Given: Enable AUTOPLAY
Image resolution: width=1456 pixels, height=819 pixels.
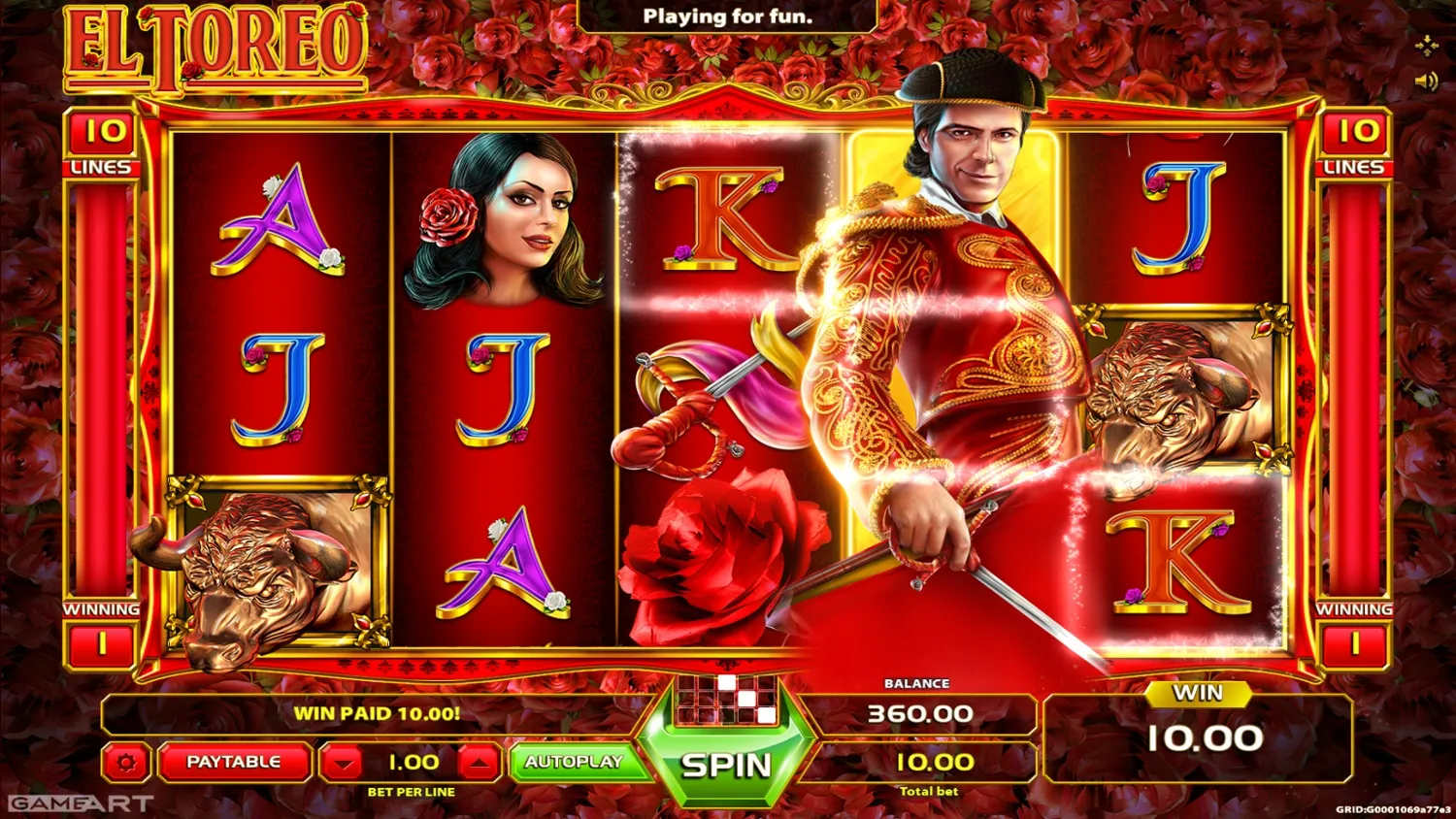Looking at the screenshot, I should [x=576, y=763].
